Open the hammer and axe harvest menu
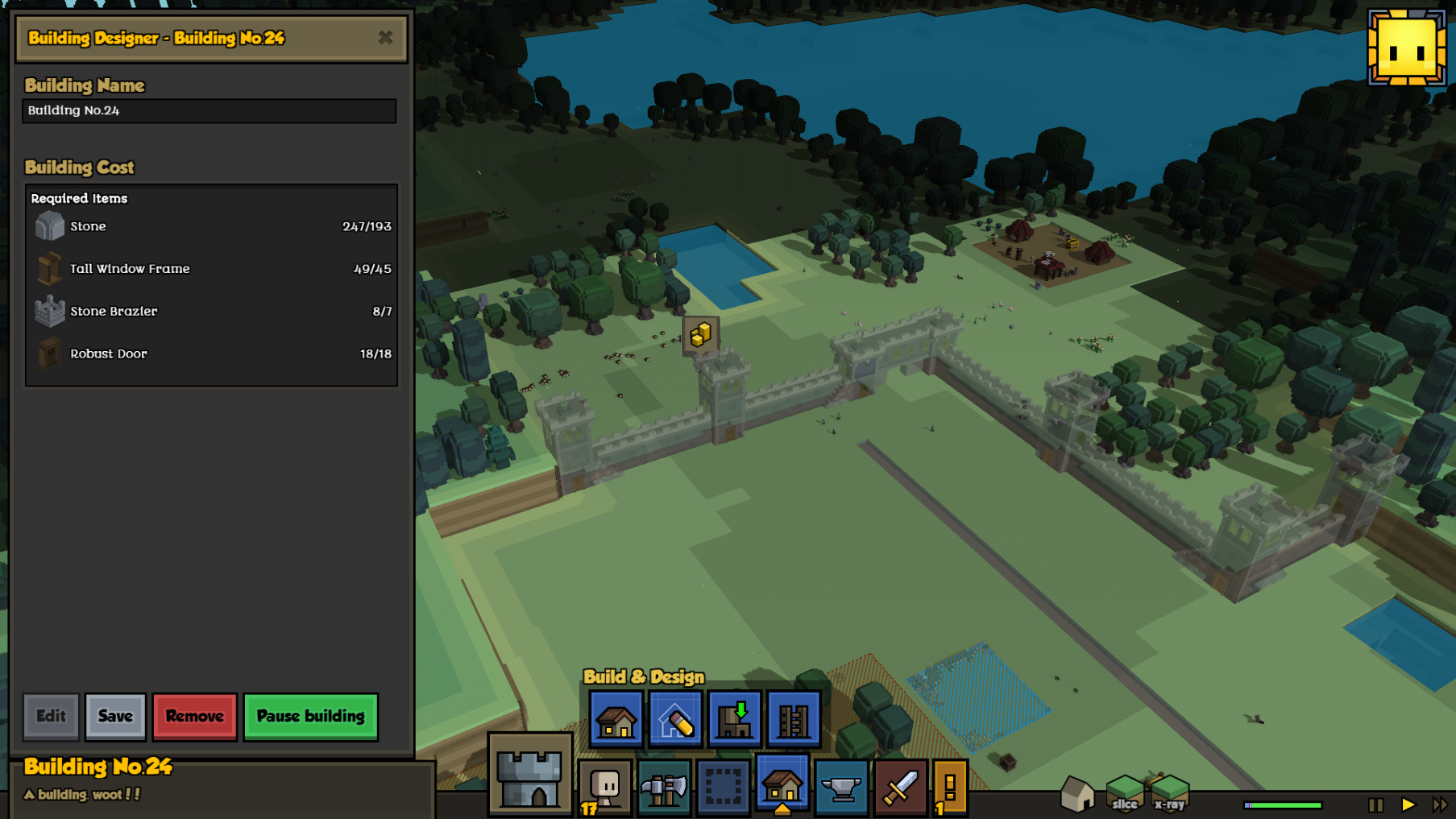Viewport: 1456px width, 819px height. click(x=664, y=786)
